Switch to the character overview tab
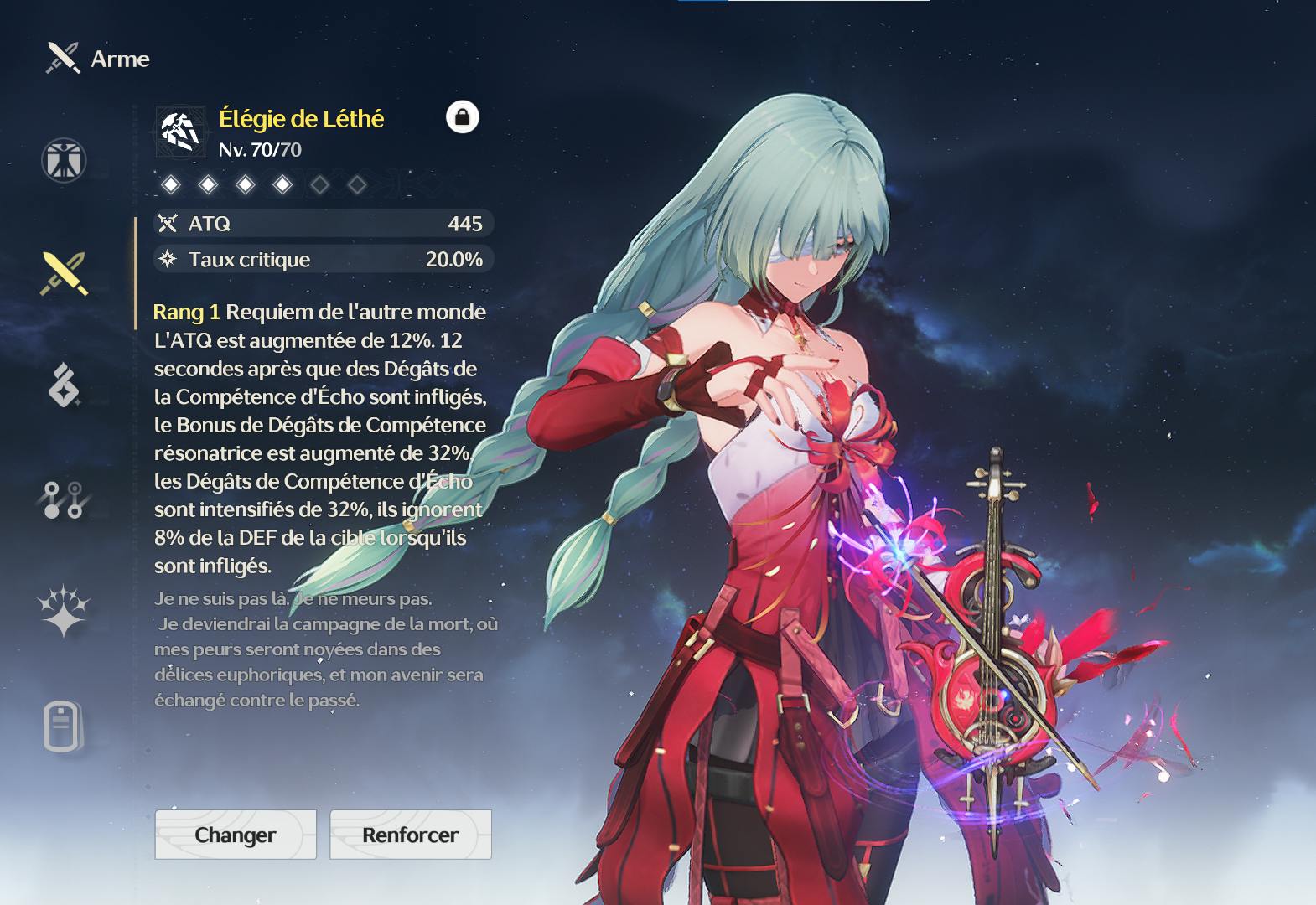Viewport: 1316px width, 905px height. click(x=64, y=160)
